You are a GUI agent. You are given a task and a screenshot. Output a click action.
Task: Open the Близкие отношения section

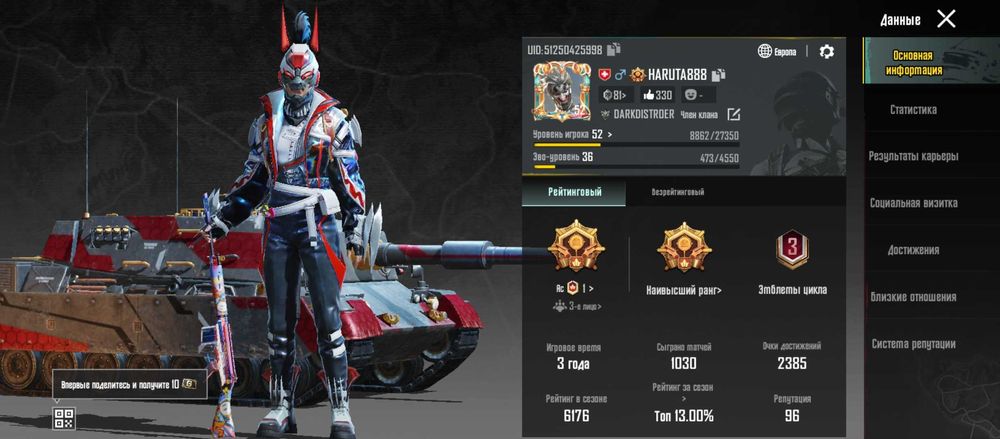[913, 297]
